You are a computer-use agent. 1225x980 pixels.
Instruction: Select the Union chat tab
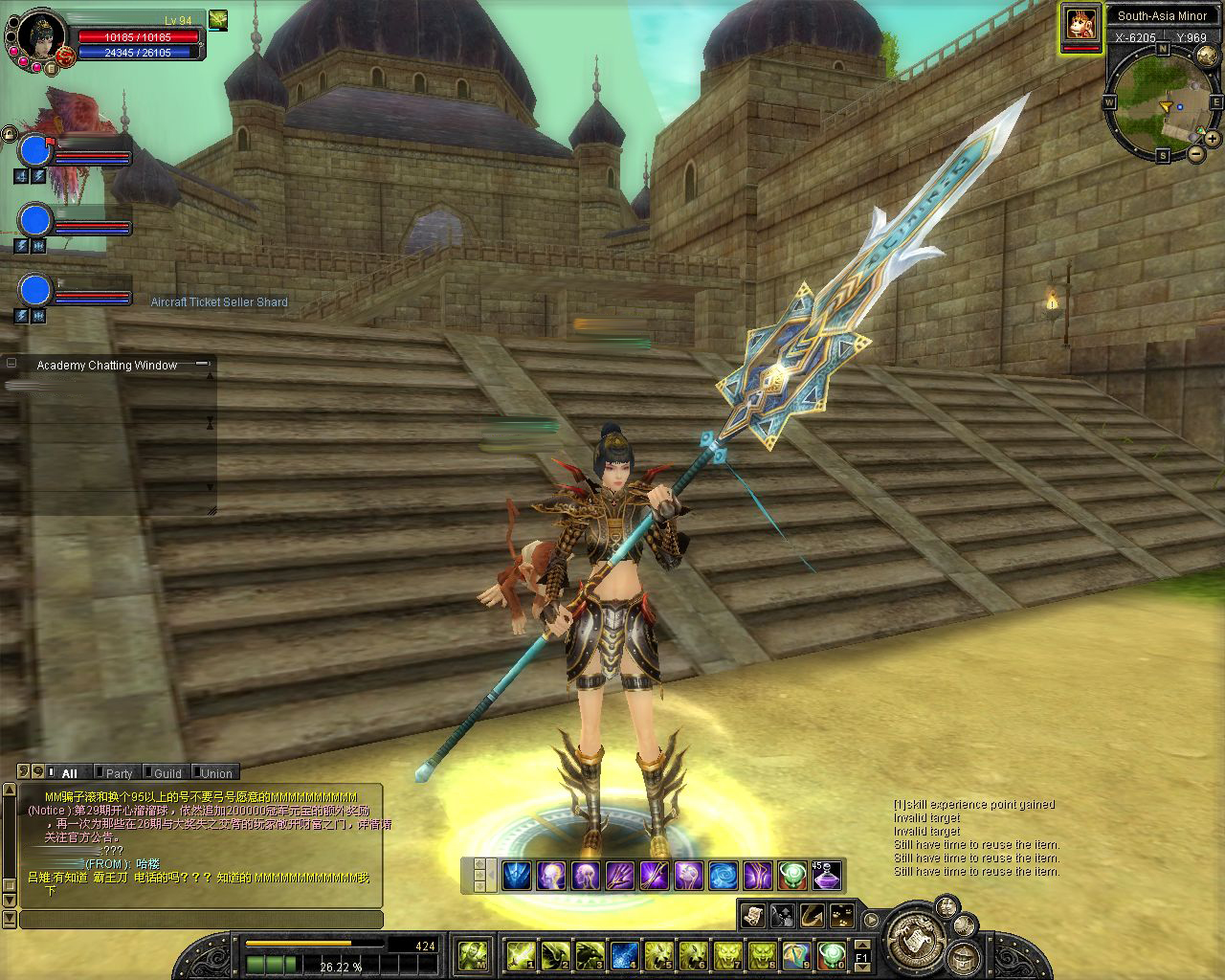[x=216, y=773]
